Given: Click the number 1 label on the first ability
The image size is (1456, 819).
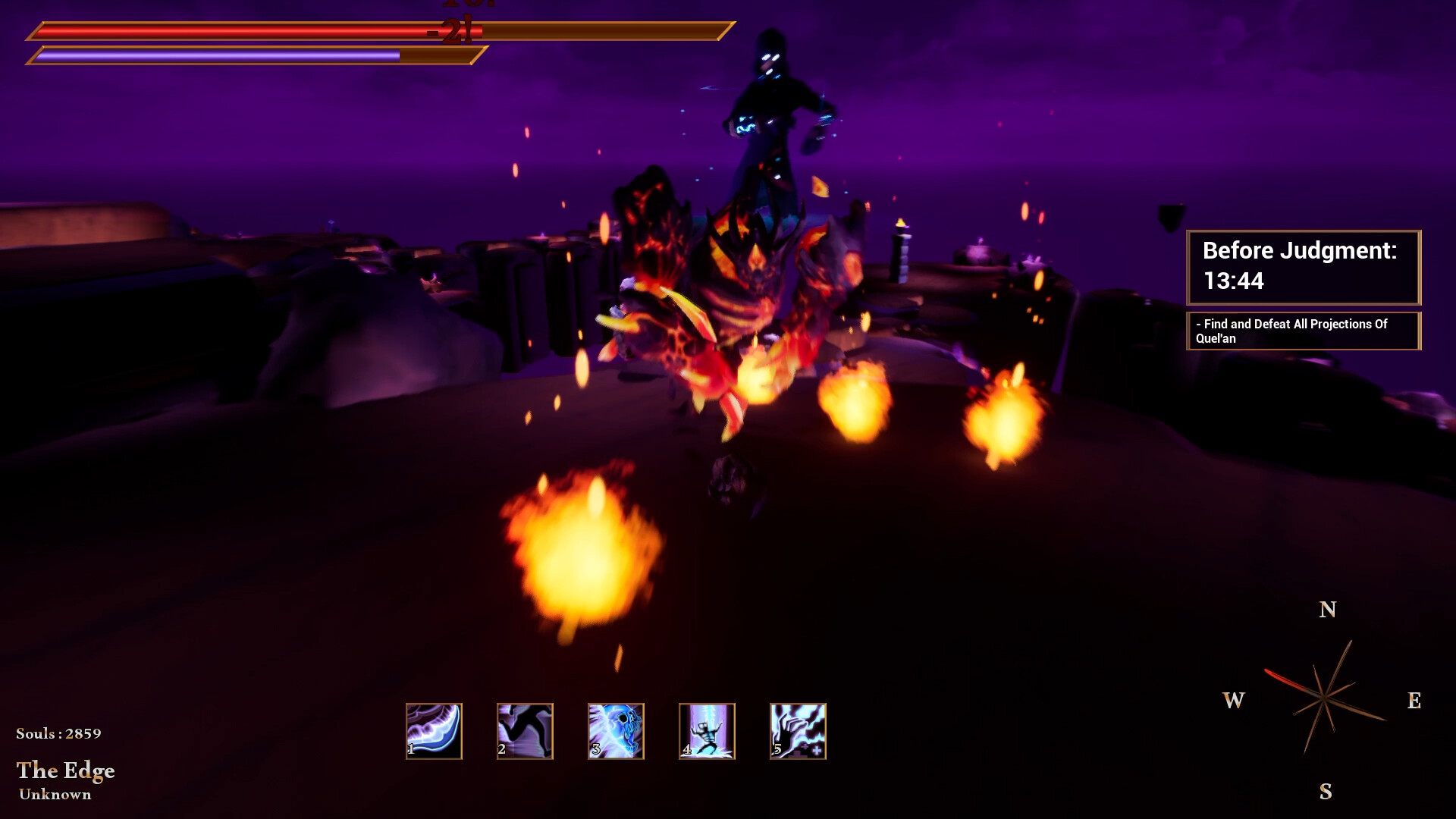Looking at the screenshot, I should coord(410,749).
